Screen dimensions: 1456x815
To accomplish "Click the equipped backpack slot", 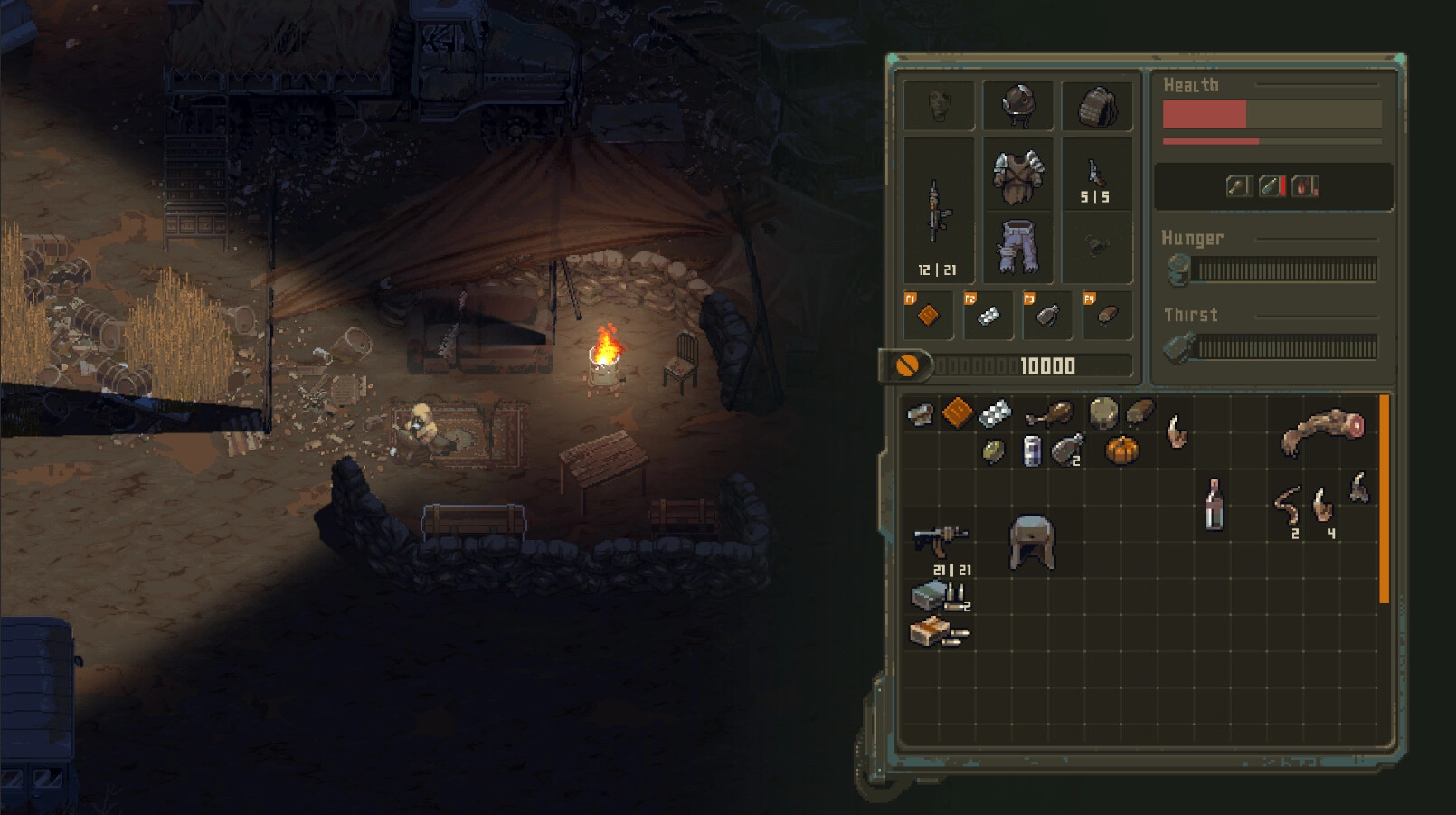I will pyautogui.click(x=1096, y=106).
